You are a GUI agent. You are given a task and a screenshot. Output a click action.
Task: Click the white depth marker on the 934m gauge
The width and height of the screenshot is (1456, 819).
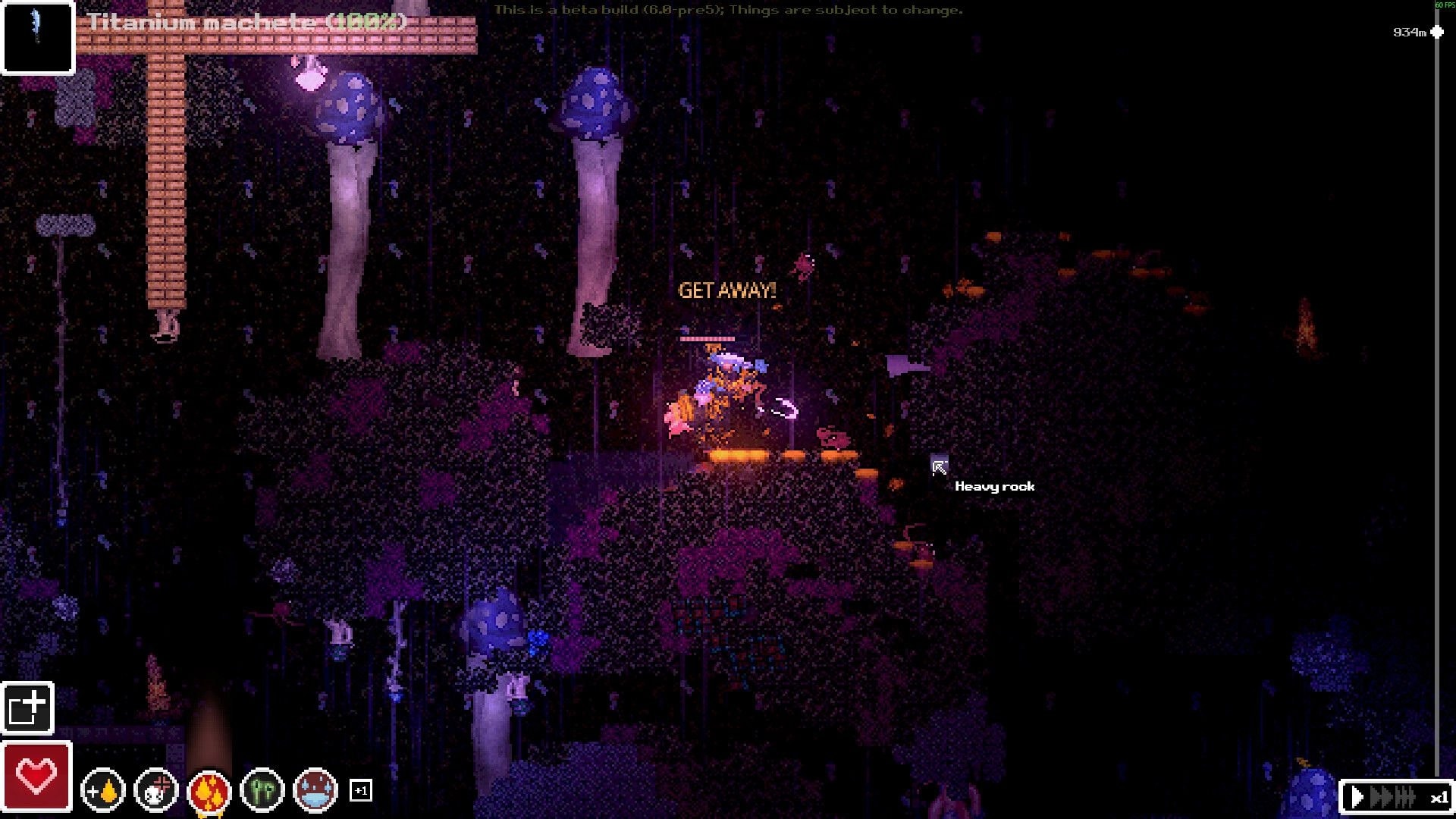pyautogui.click(x=1436, y=33)
